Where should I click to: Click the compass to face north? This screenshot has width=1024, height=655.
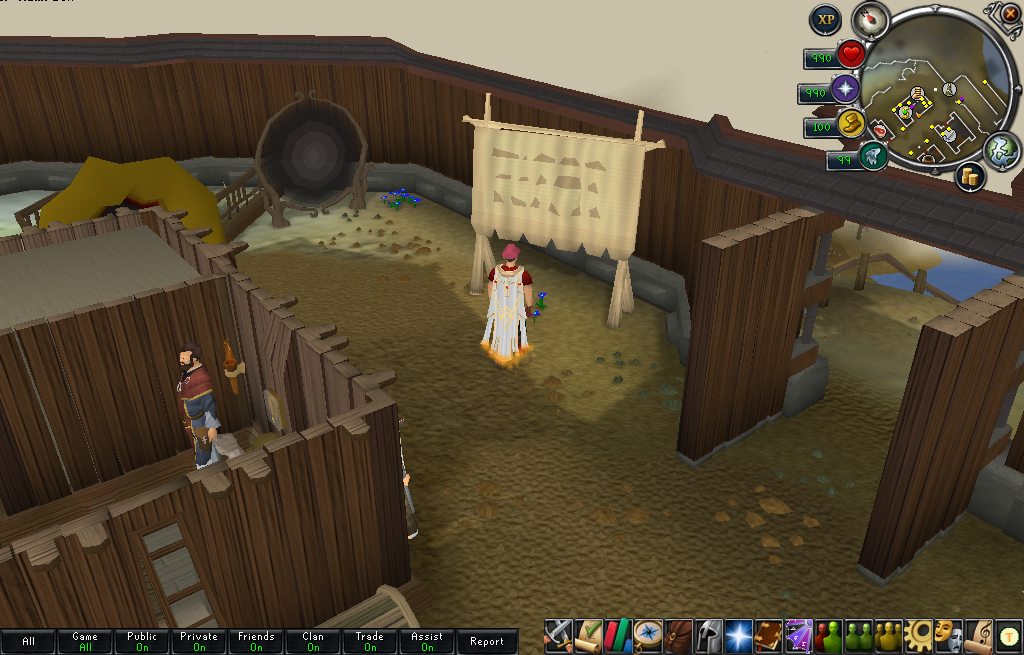870,19
